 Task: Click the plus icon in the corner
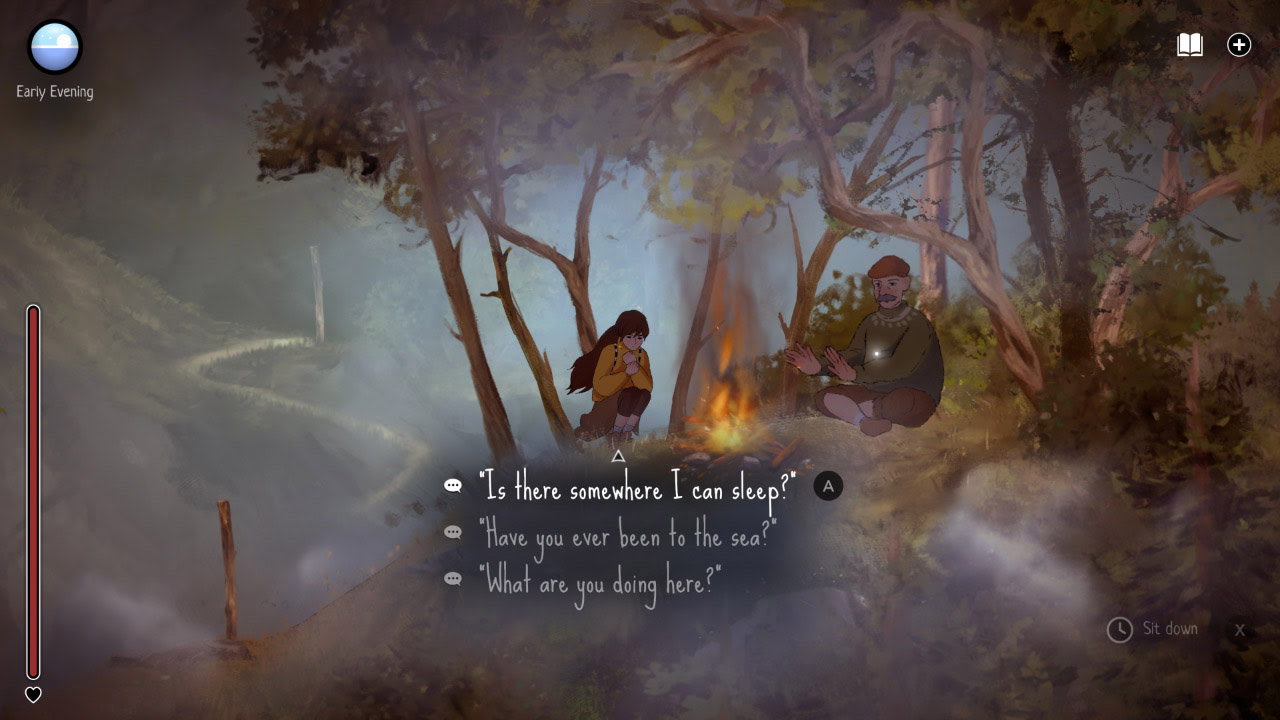1239,44
